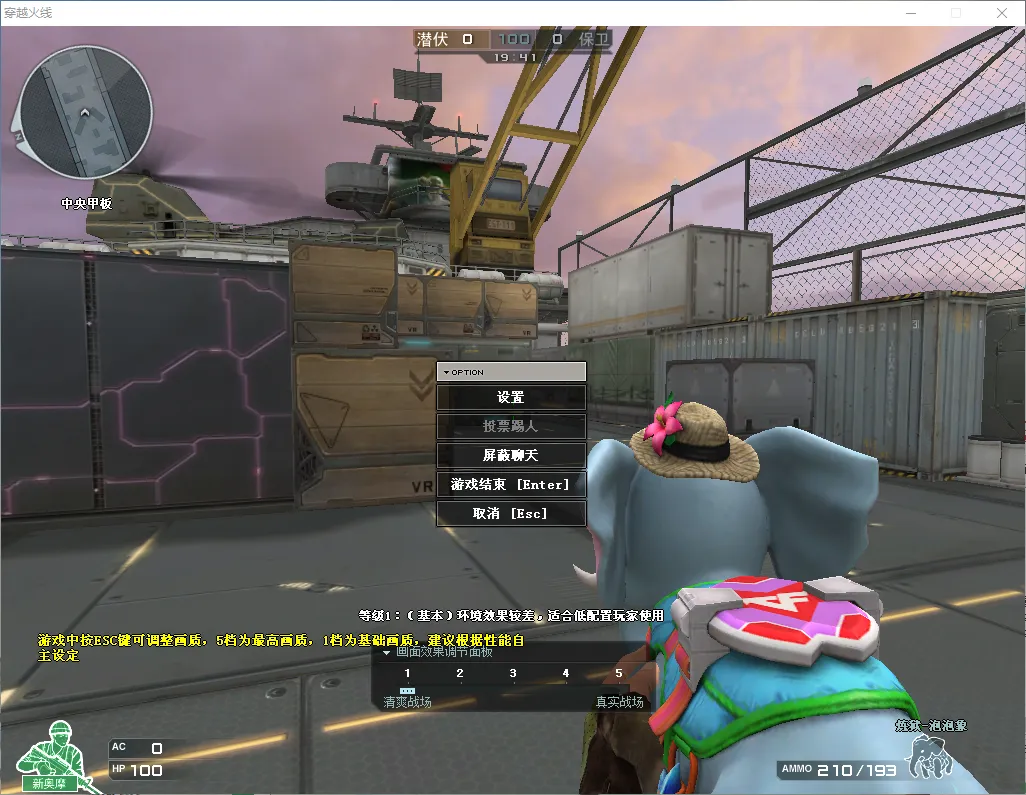Pick graphics quality level 4
This screenshot has height=795, width=1026.
[x=566, y=674]
